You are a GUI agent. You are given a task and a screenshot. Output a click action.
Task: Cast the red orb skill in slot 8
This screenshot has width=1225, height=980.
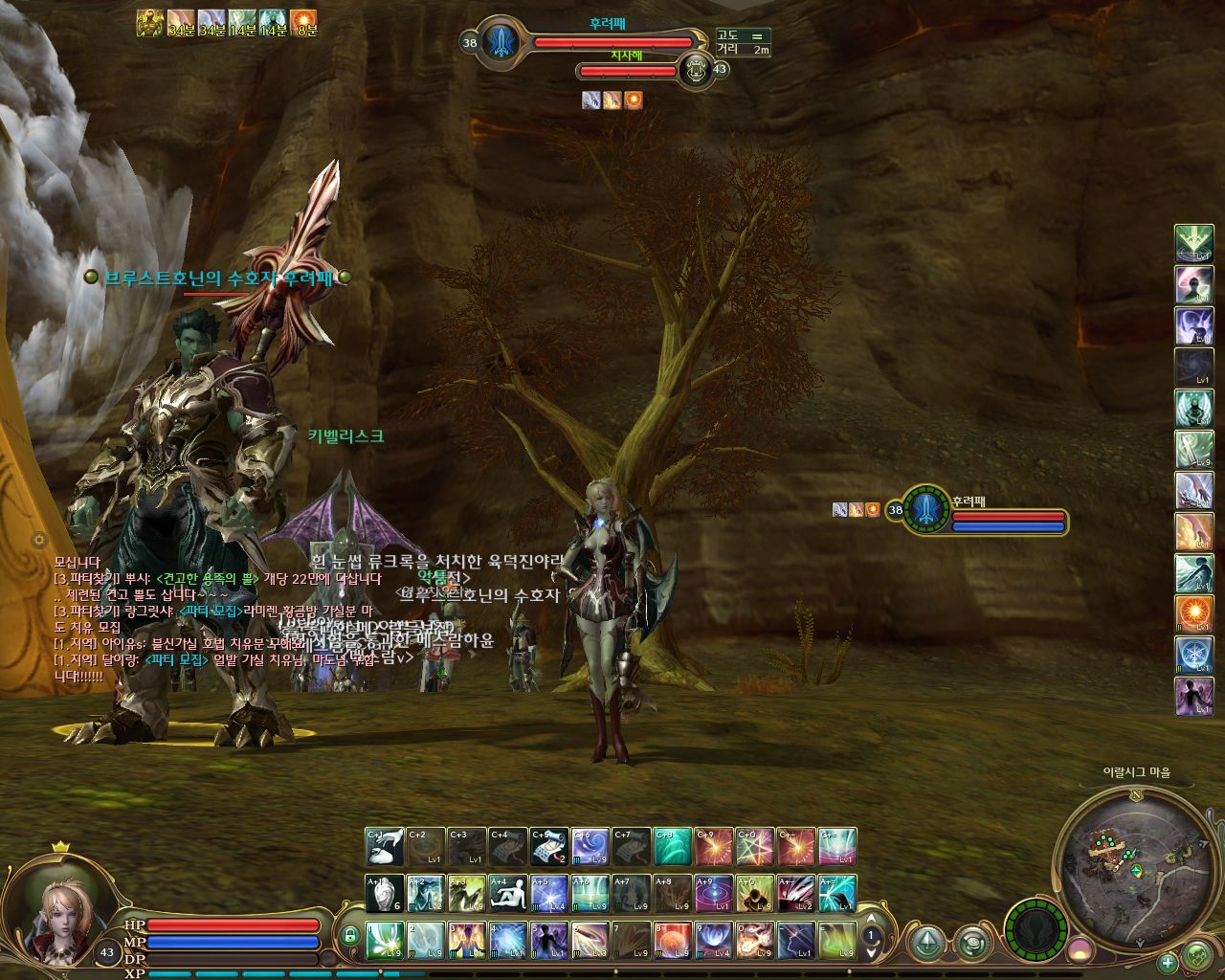pos(673,940)
